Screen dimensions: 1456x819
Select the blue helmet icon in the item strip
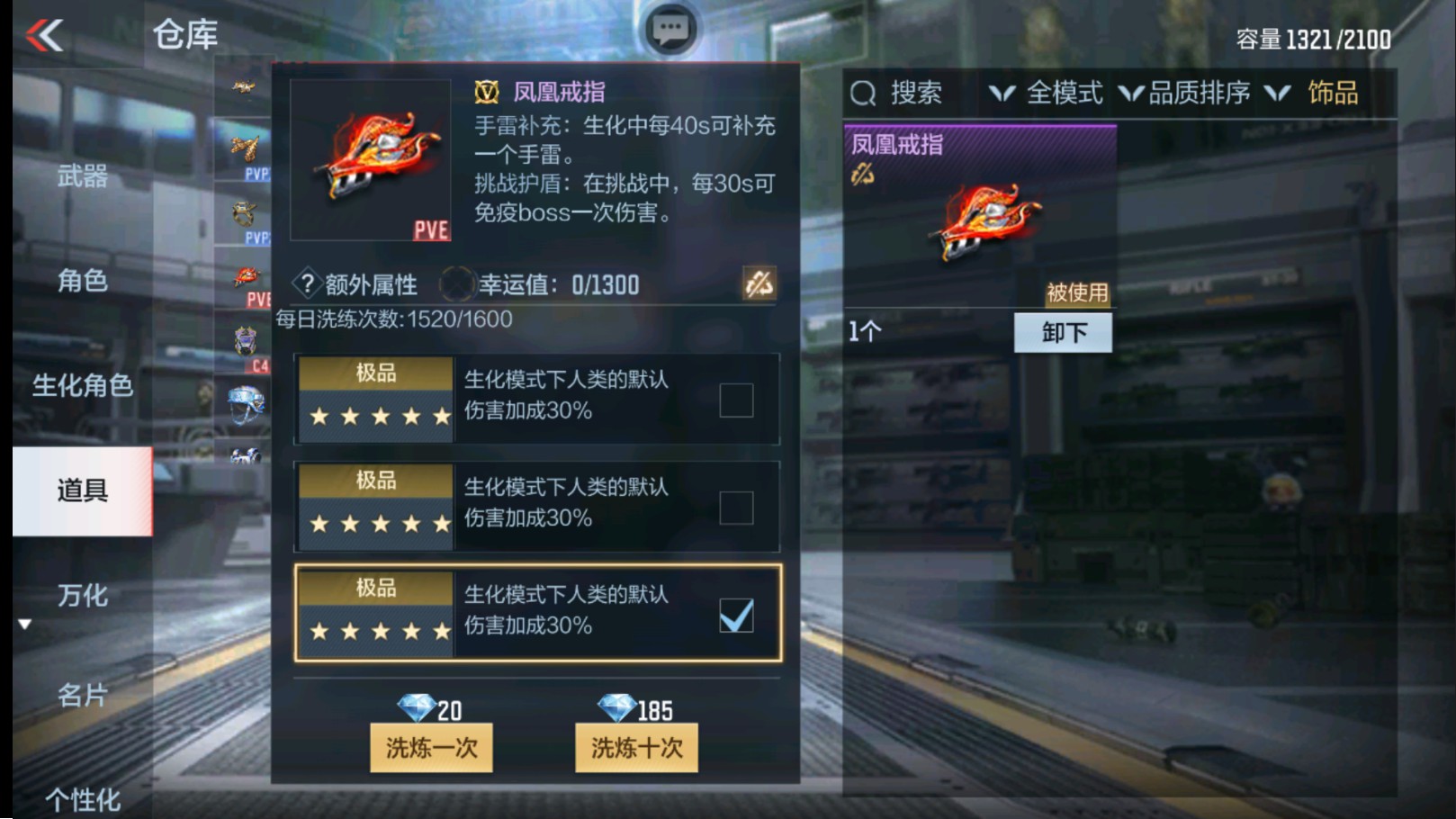pyautogui.click(x=245, y=400)
